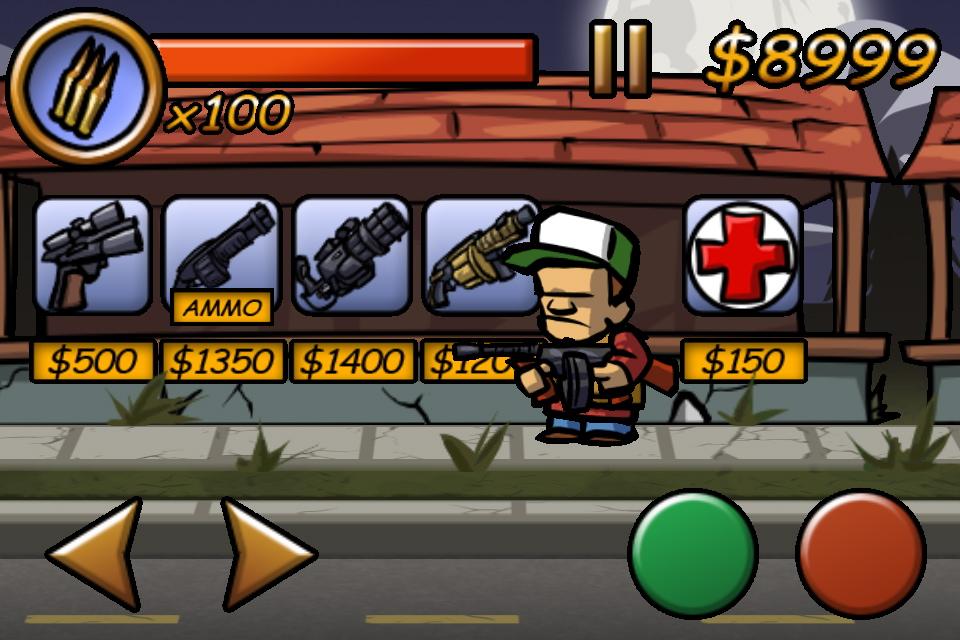Pause the game

pyautogui.click(x=620, y=60)
